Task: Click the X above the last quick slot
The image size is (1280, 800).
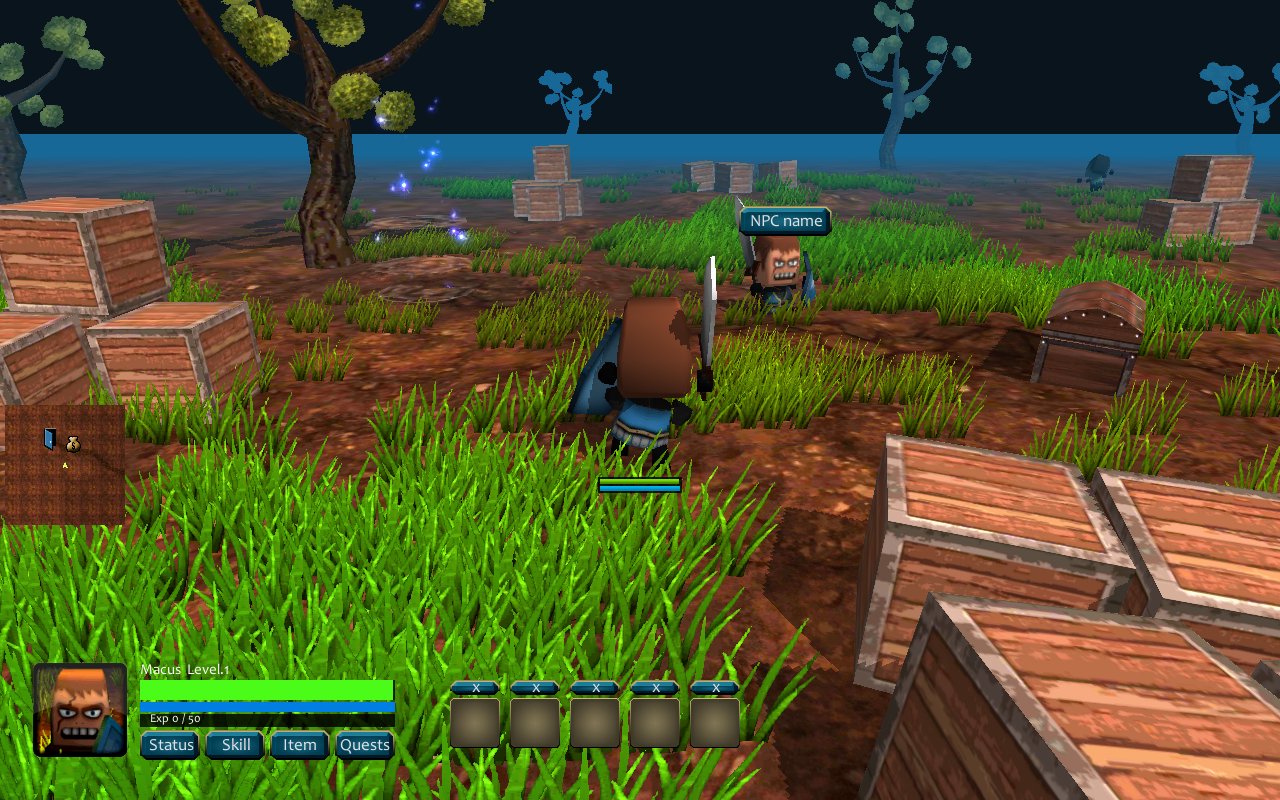Action: (716, 688)
